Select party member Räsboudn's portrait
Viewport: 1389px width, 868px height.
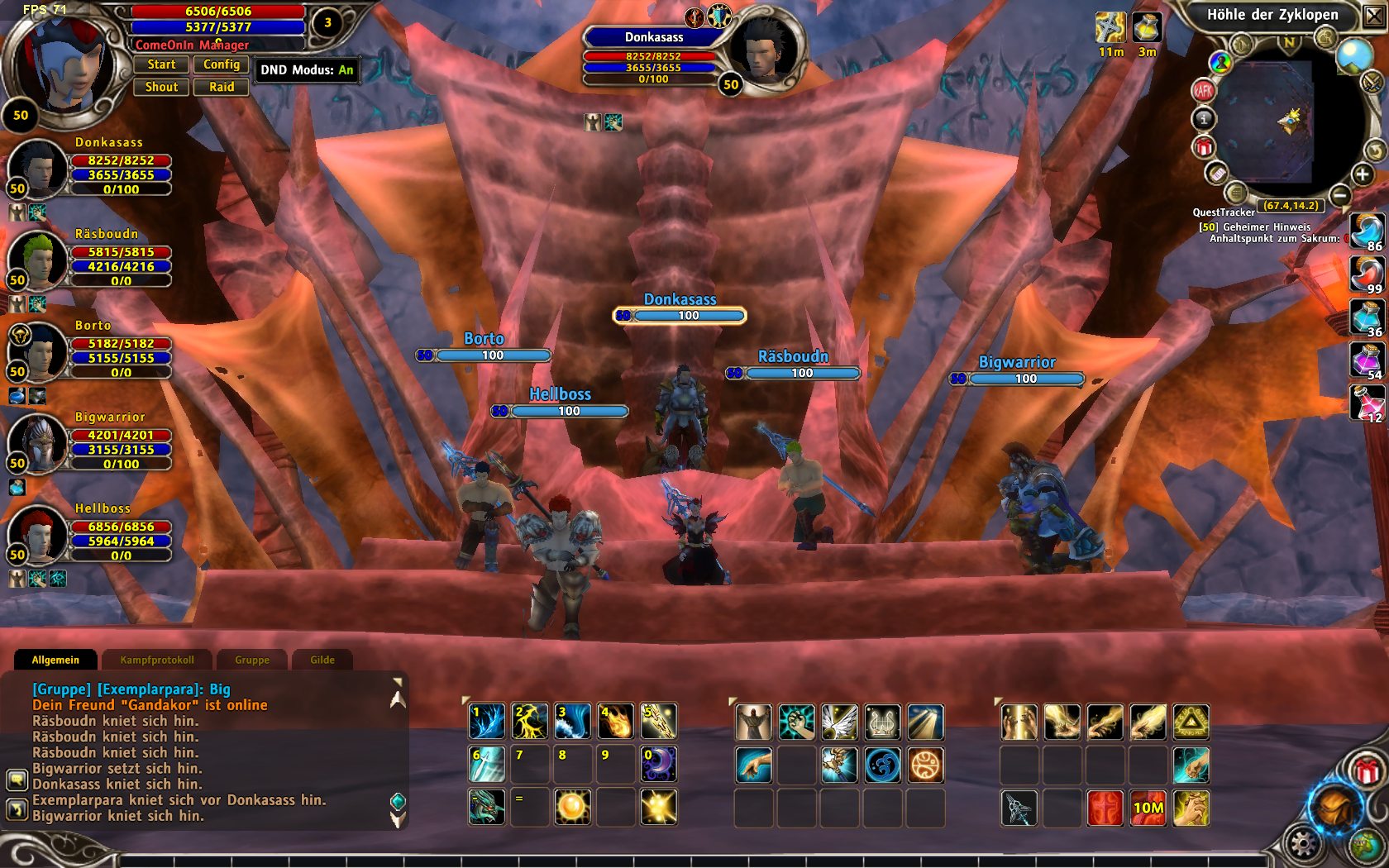[x=38, y=260]
